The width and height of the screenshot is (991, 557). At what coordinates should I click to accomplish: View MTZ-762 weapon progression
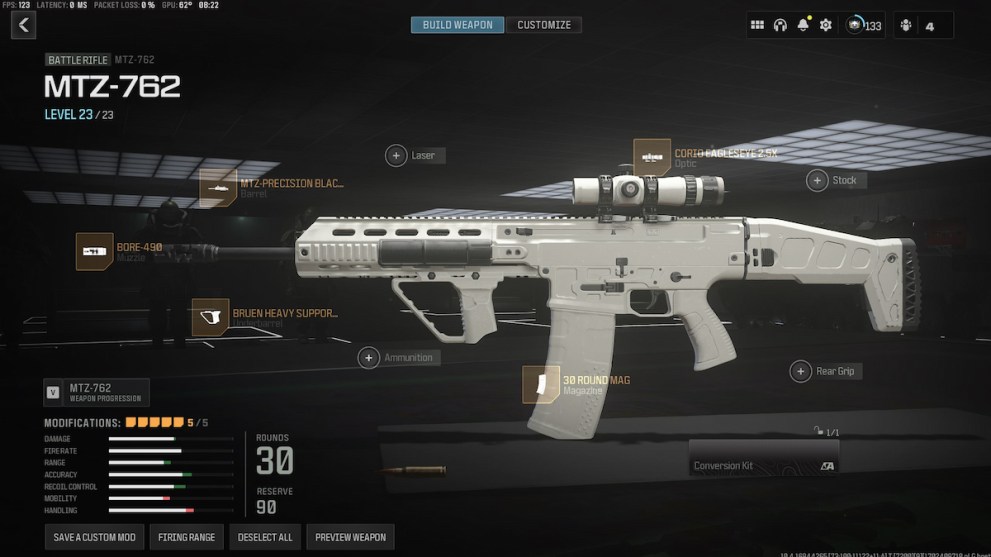(97, 392)
